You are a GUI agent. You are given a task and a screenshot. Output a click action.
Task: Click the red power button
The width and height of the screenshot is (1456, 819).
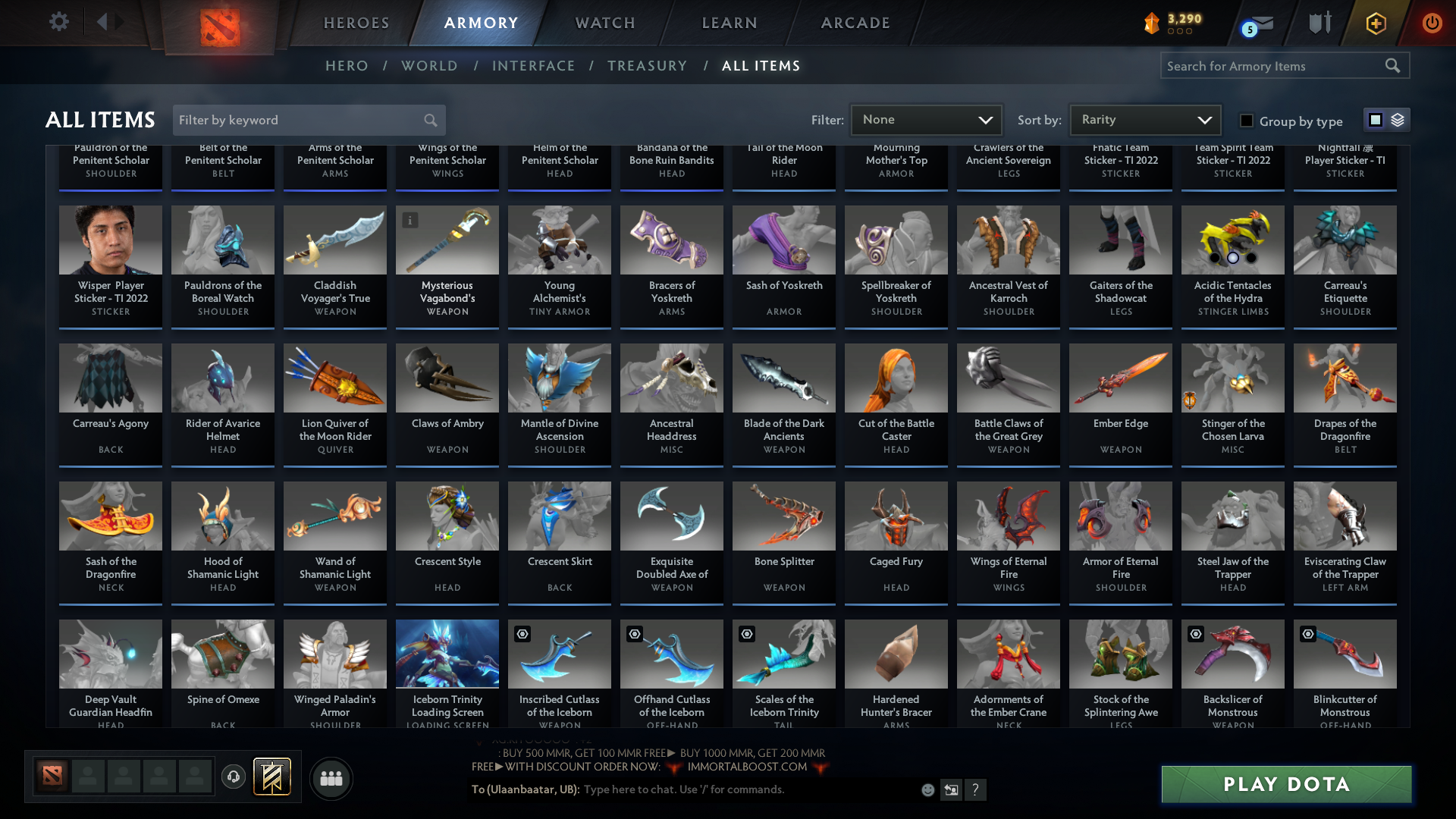point(1432,23)
